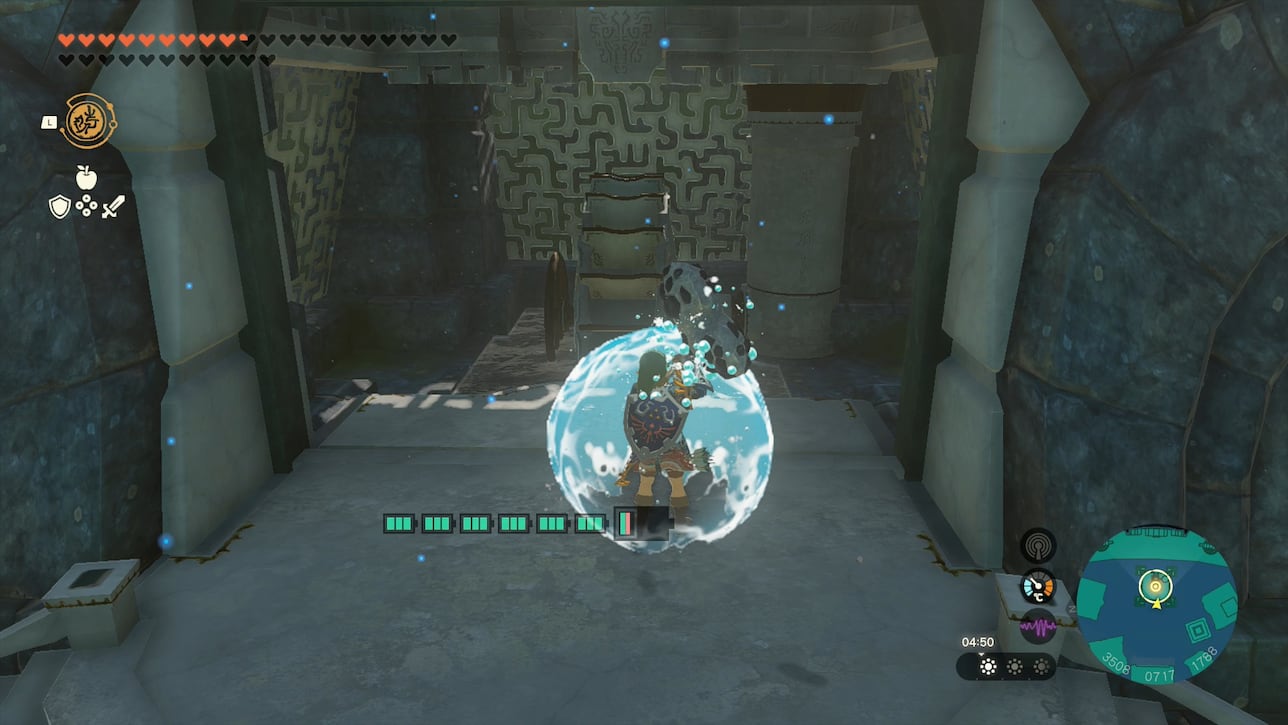Click the weather forecast bar

pyautogui.click(x=1006, y=667)
